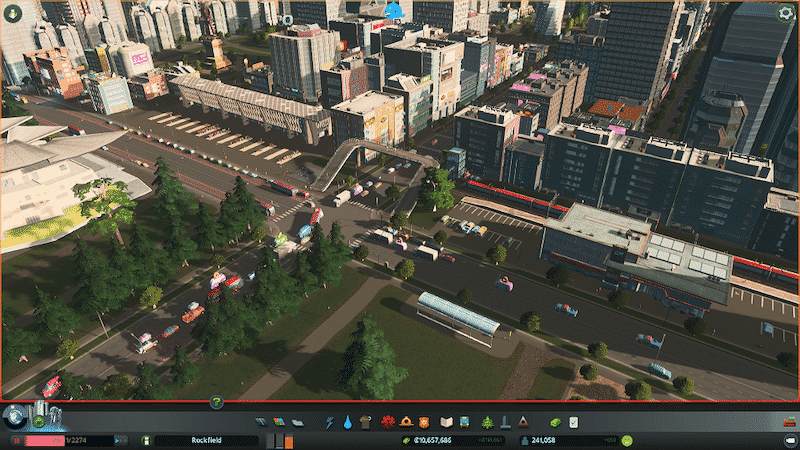
Task: Open the Zoning tool
Action: (278, 423)
